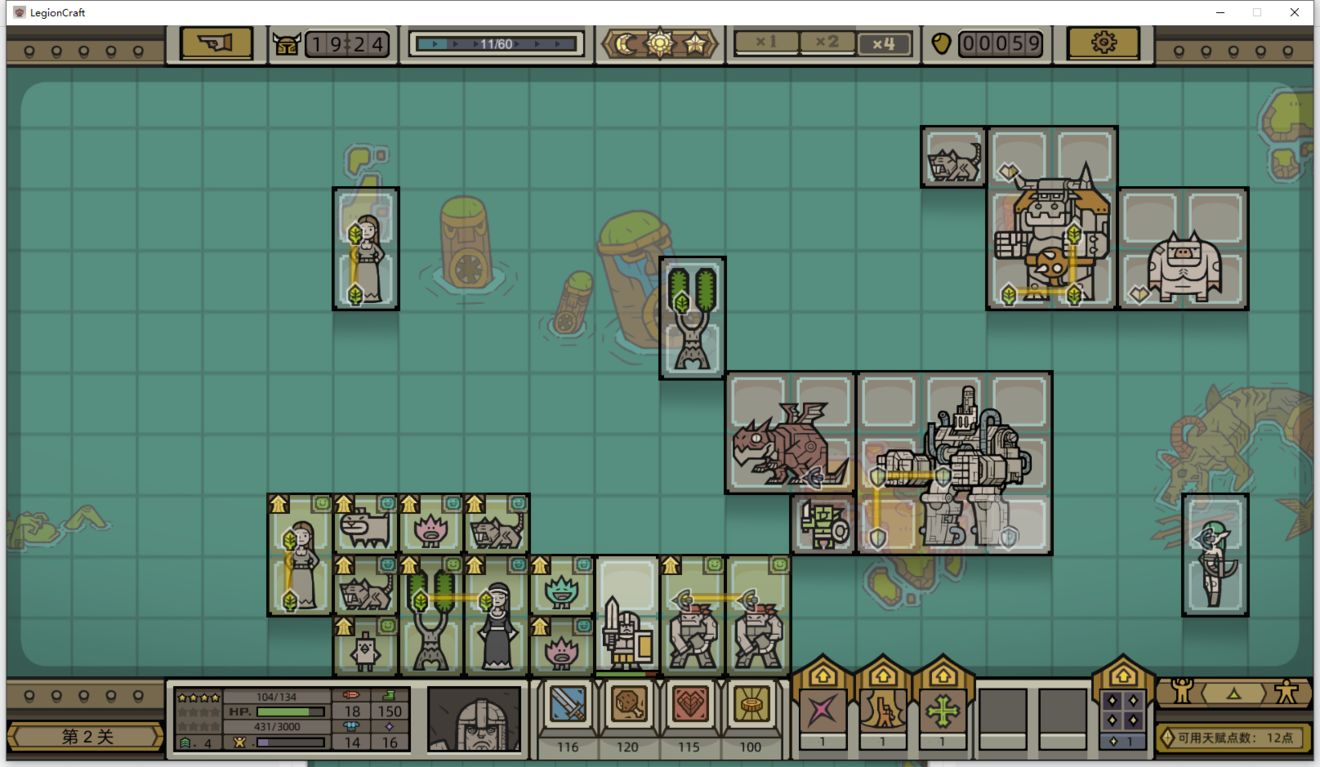Image resolution: width=1320 pixels, height=767 pixels.
Task: Close the LegionCraft window
Action: pos(1295,12)
